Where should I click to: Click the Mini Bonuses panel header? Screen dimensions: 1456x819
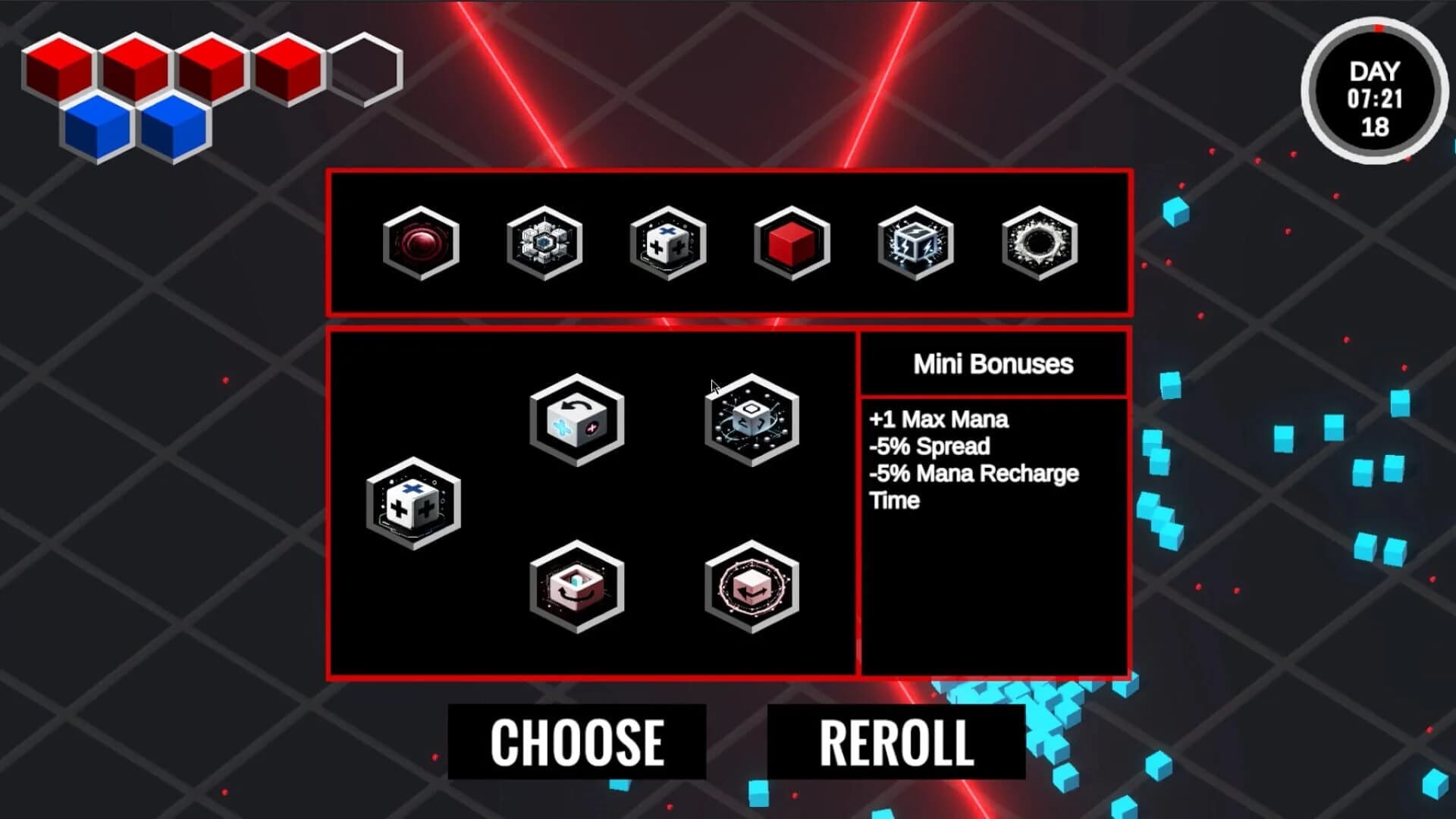993,364
